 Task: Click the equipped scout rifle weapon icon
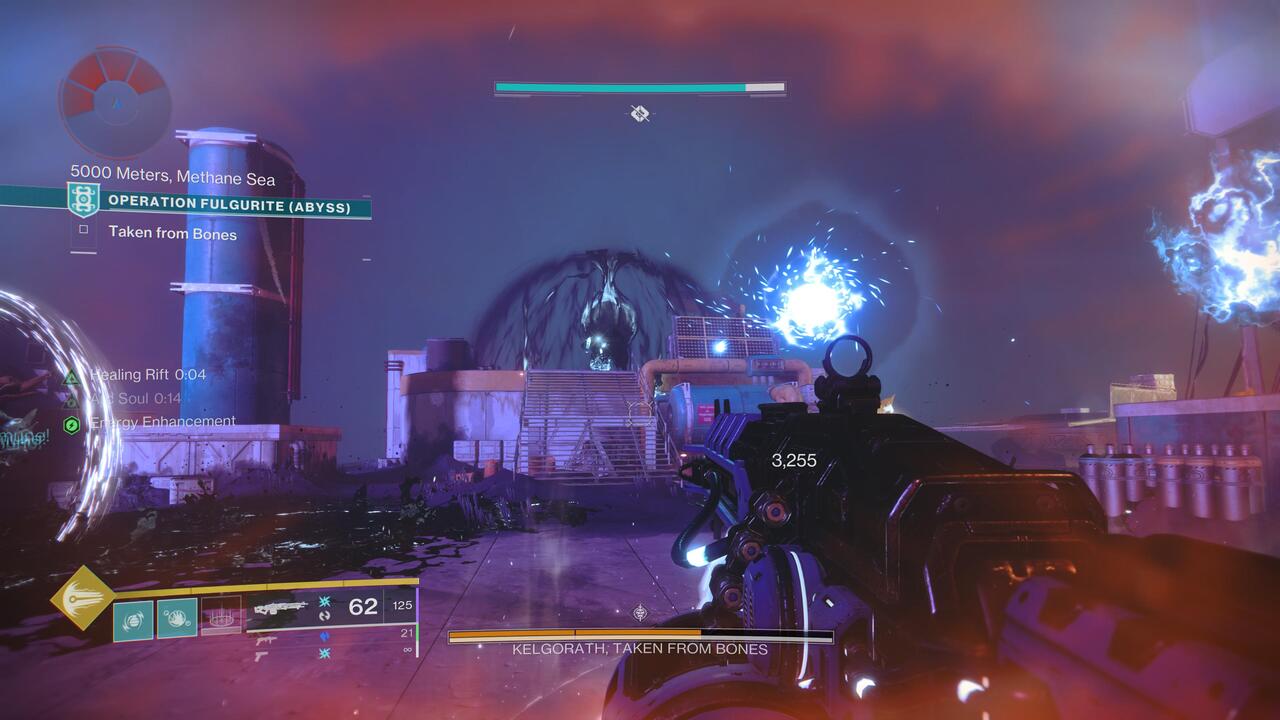(281, 608)
